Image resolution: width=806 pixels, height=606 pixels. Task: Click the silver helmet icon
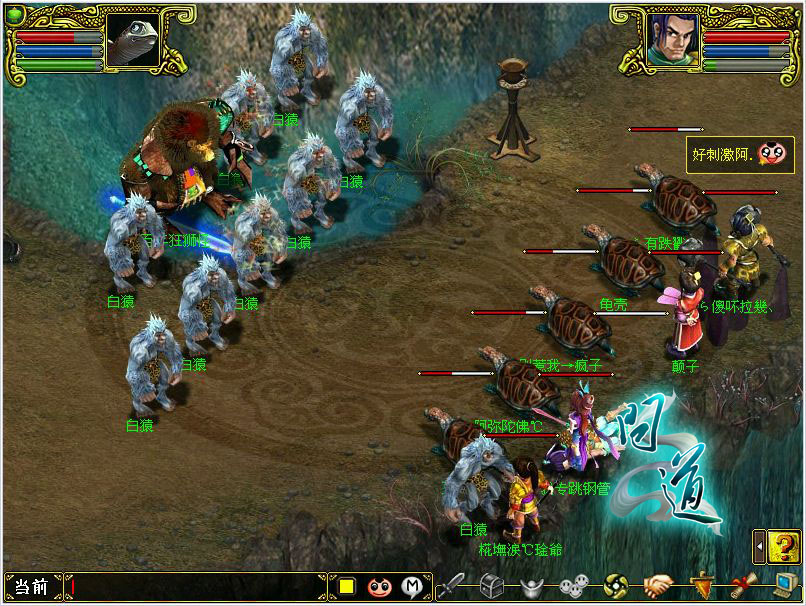click(x=531, y=586)
